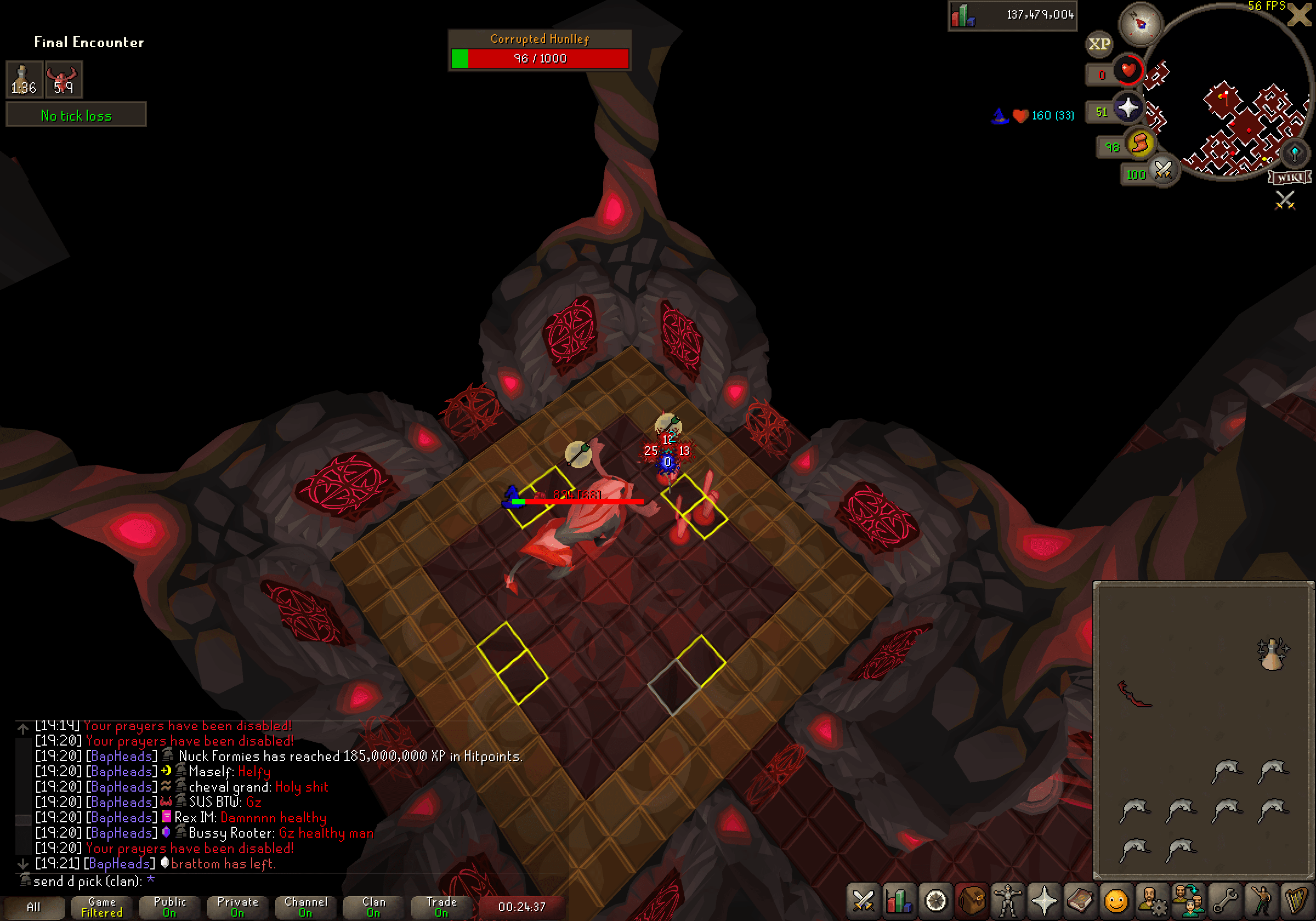Screen dimensions: 1316x921
Task: Open the Music harp tab
Action: click(x=1296, y=901)
